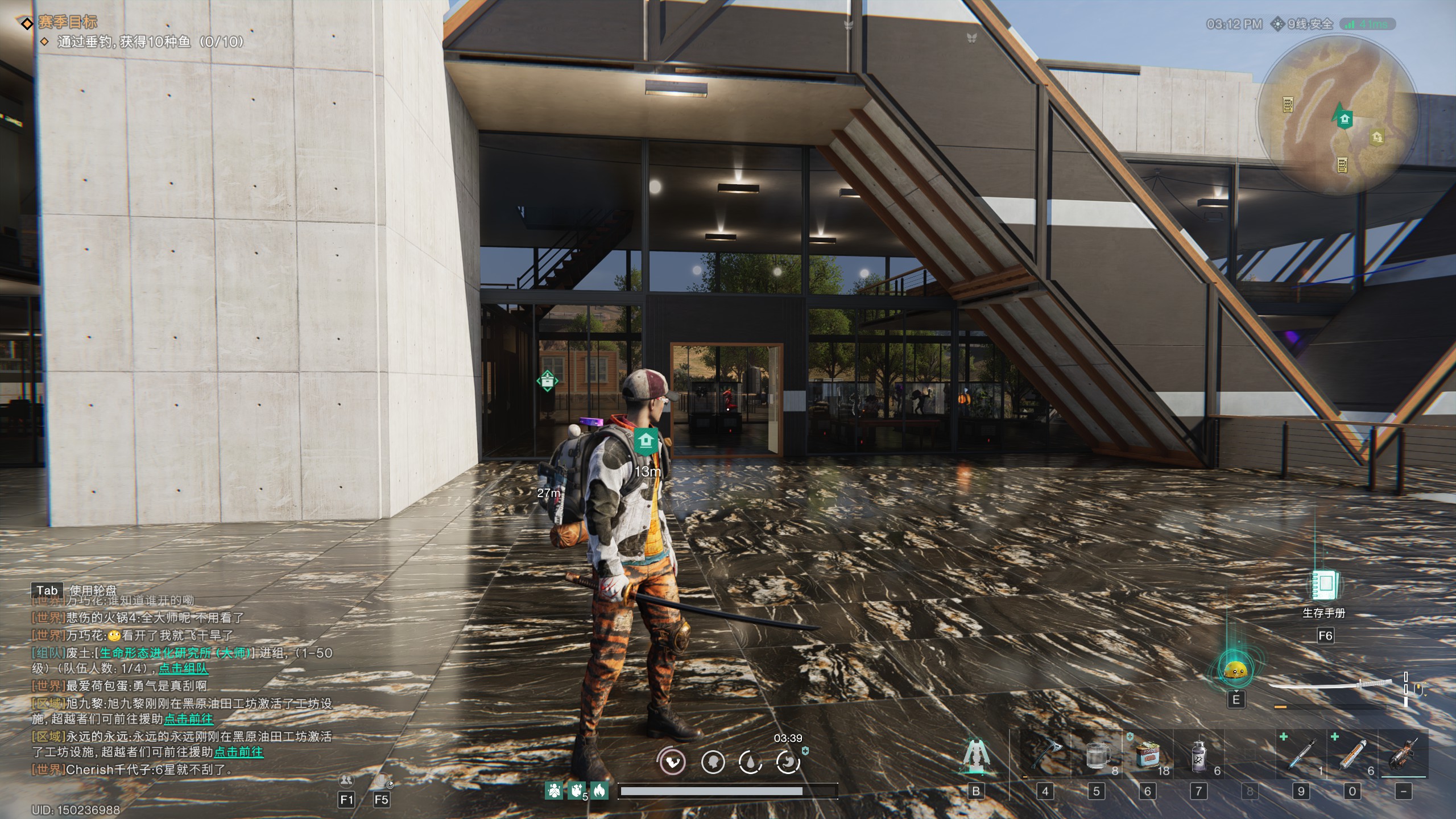Open the team members icon
This screenshot has height=819, width=1456.
point(346,780)
